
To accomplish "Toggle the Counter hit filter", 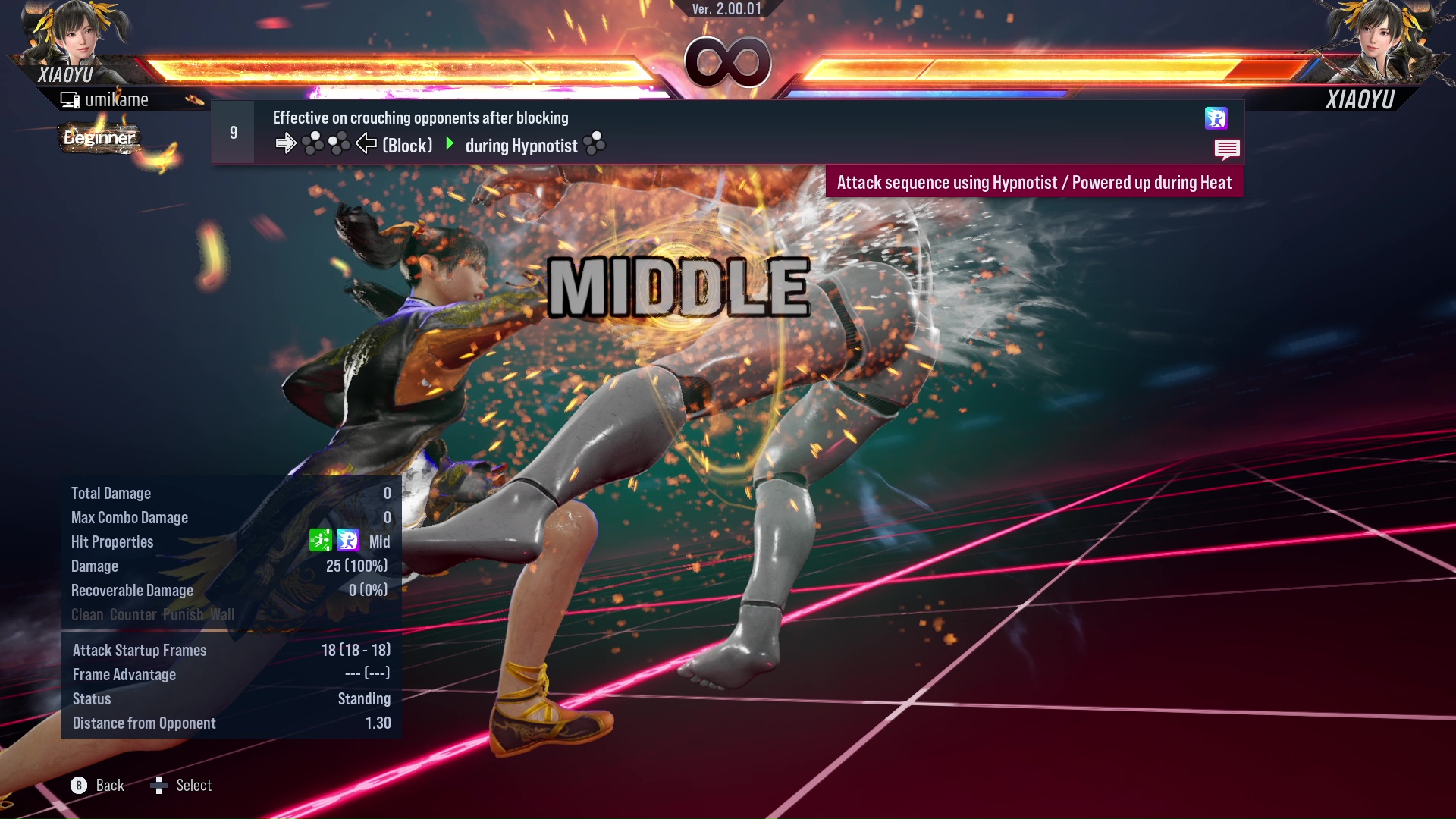I will [x=132, y=614].
